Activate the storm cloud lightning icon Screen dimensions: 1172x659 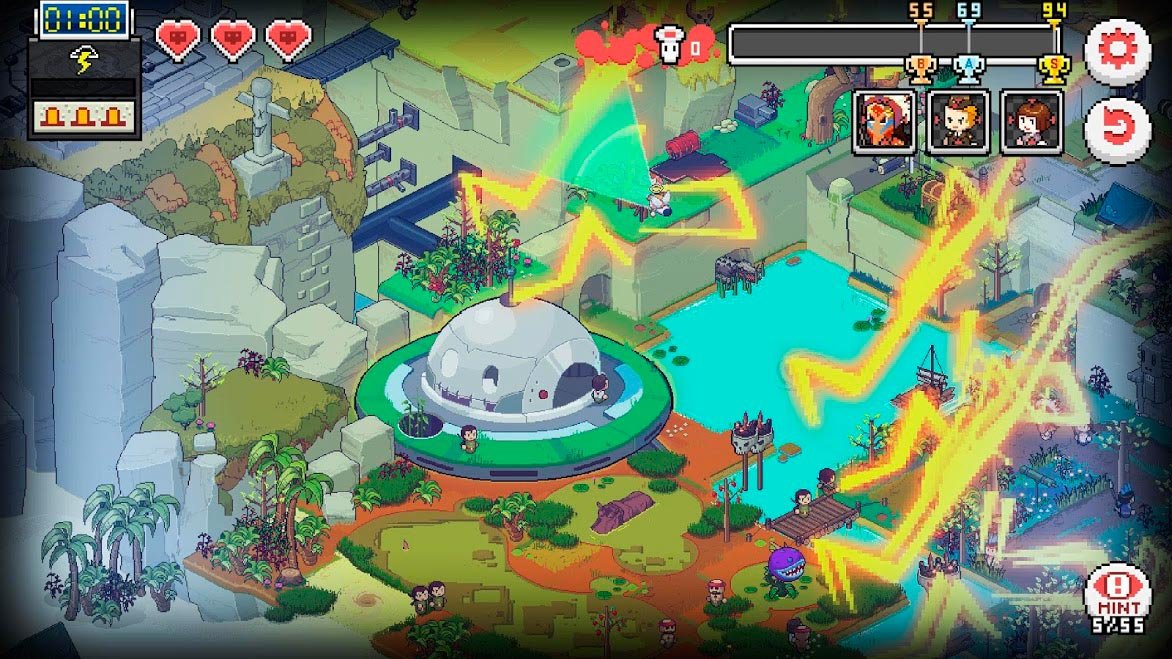(x=83, y=60)
